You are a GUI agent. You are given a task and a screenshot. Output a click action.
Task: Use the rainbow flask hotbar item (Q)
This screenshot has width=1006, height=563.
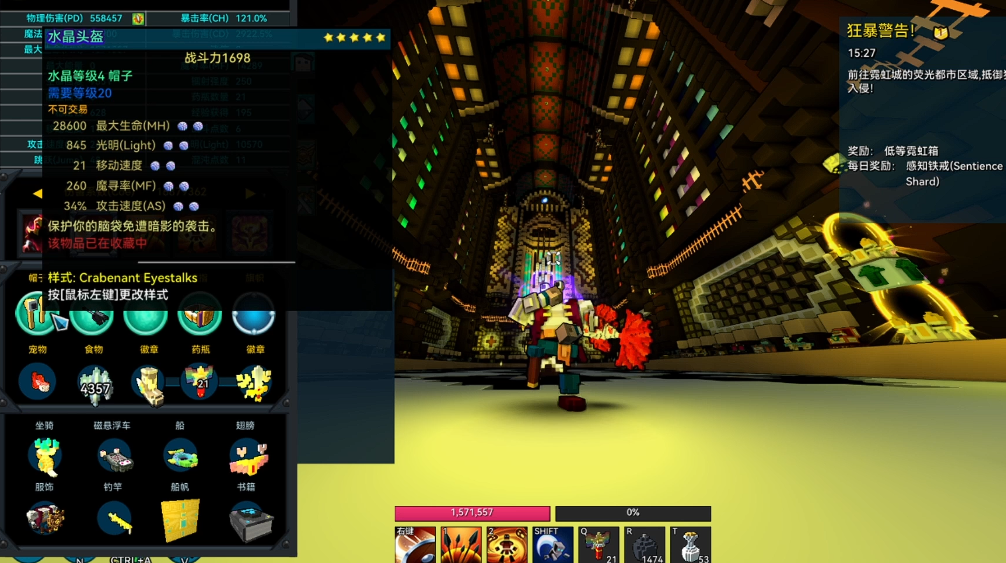point(599,546)
